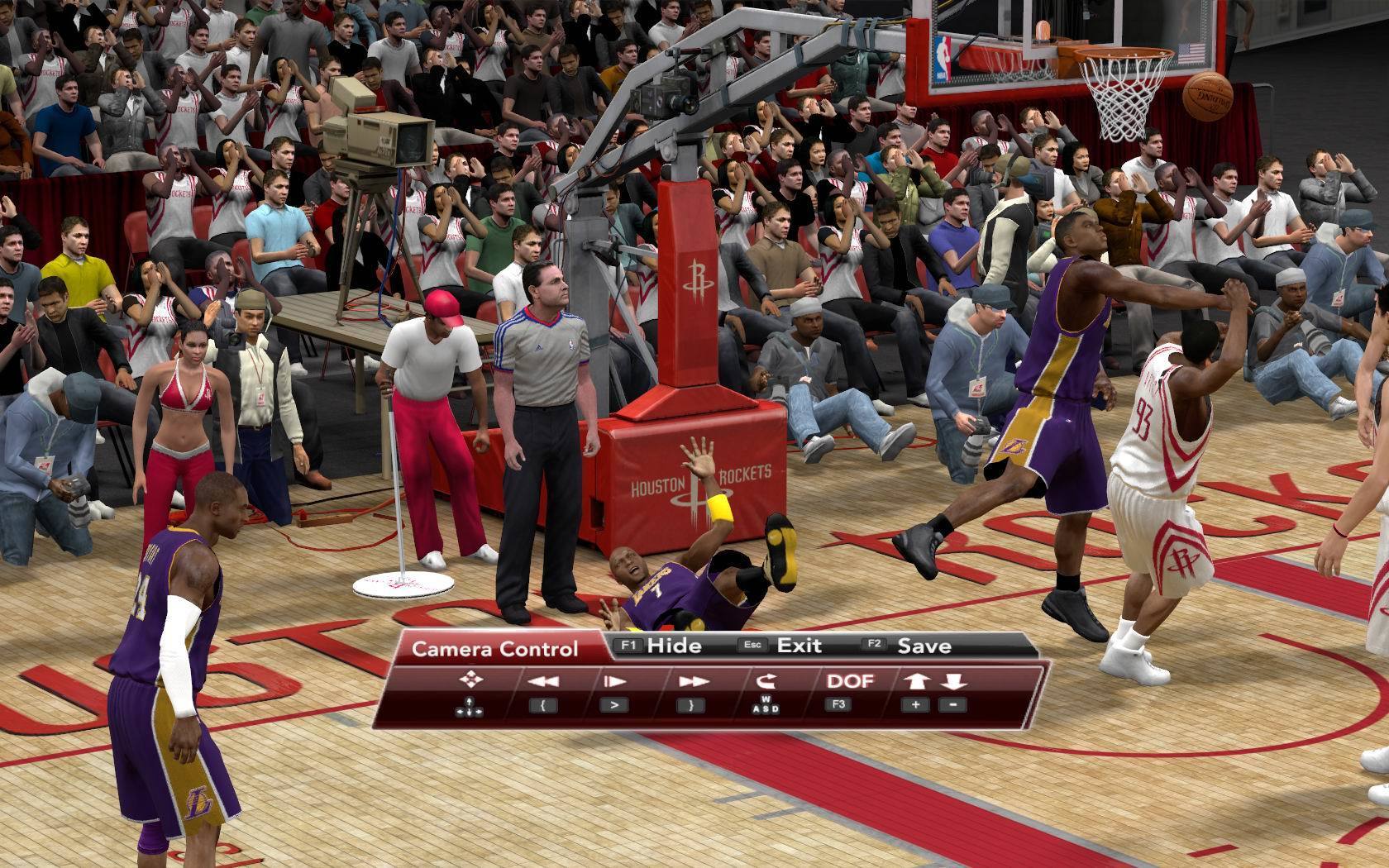Lower the camera with the down arrow
The height and width of the screenshot is (868, 1389).
(953, 682)
